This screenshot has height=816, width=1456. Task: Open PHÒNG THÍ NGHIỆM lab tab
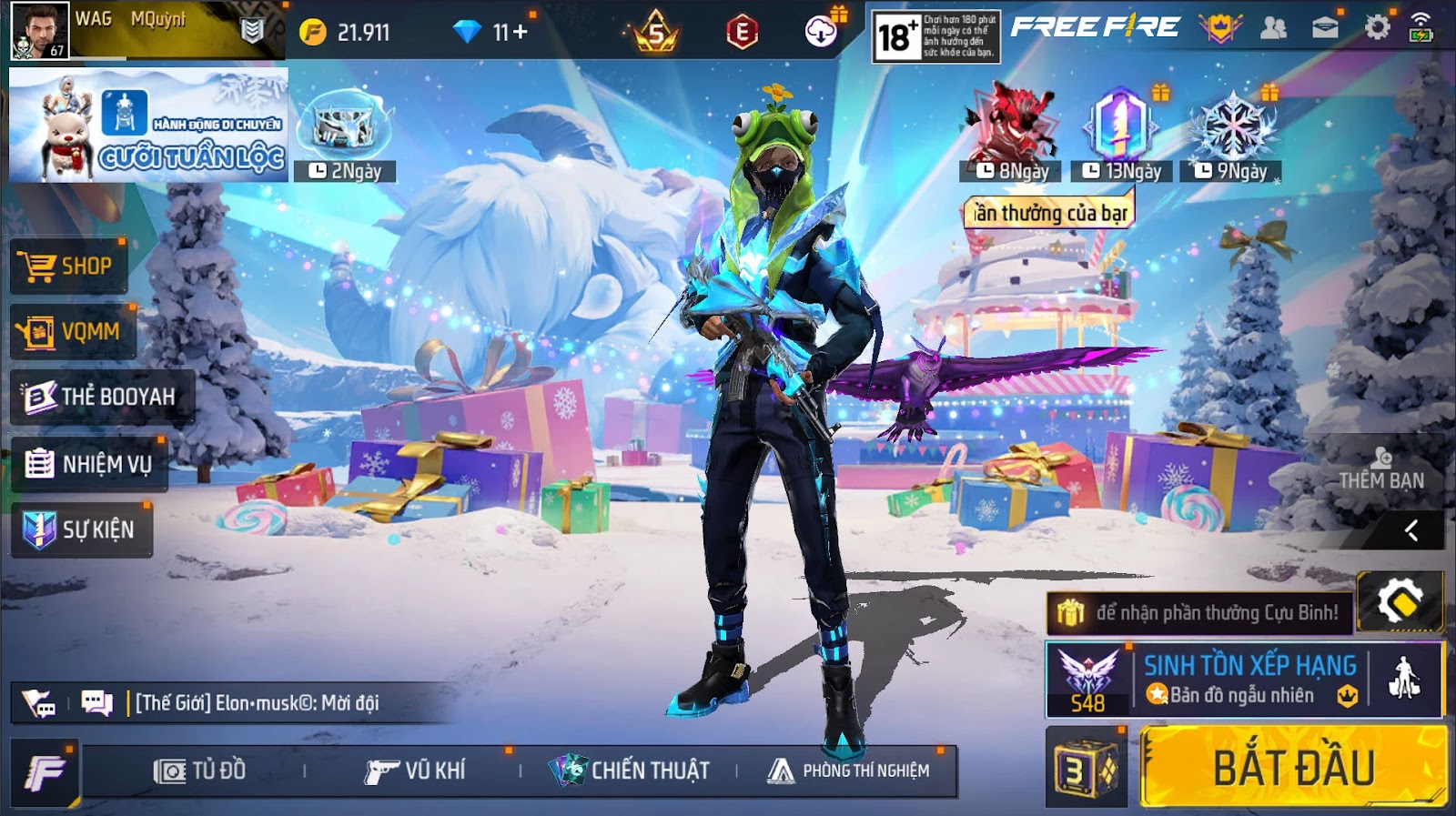[x=849, y=771]
